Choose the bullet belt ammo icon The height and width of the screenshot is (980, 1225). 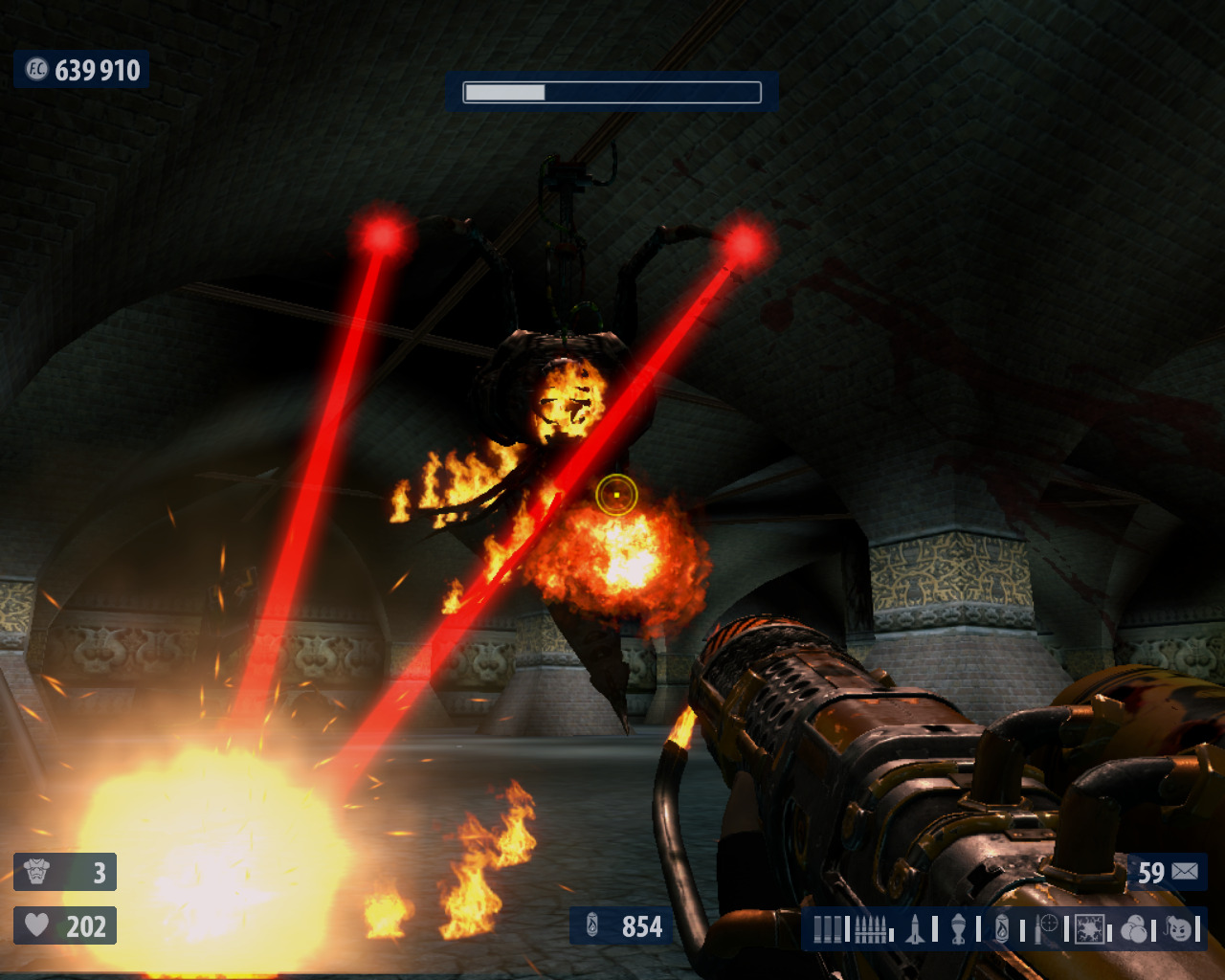(869, 929)
